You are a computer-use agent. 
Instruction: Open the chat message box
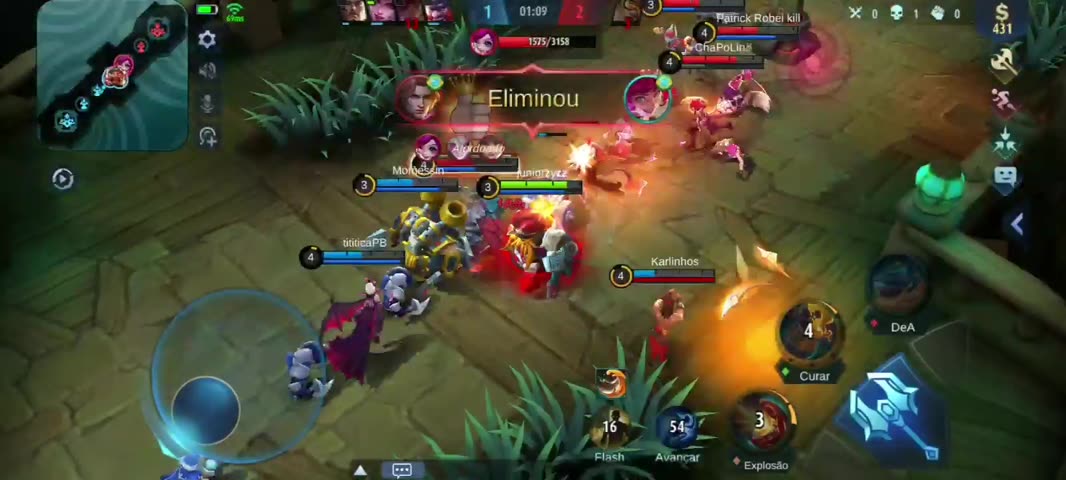point(402,469)
